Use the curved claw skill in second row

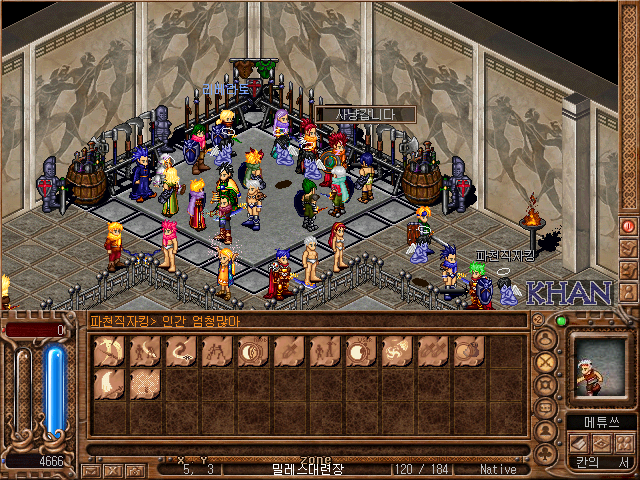point(108,384)
